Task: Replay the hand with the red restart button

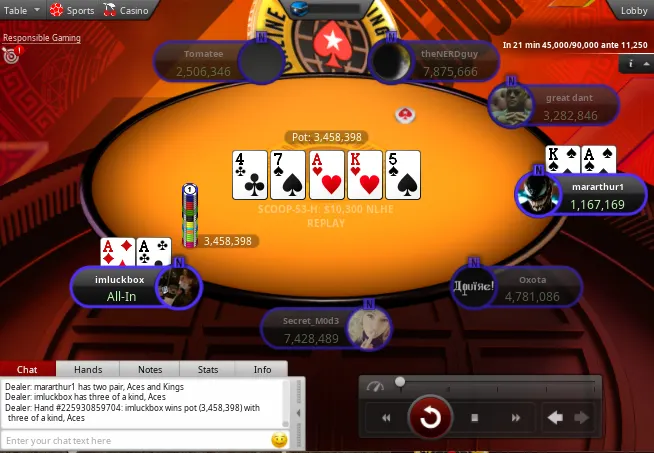Action: coord(430,417)
